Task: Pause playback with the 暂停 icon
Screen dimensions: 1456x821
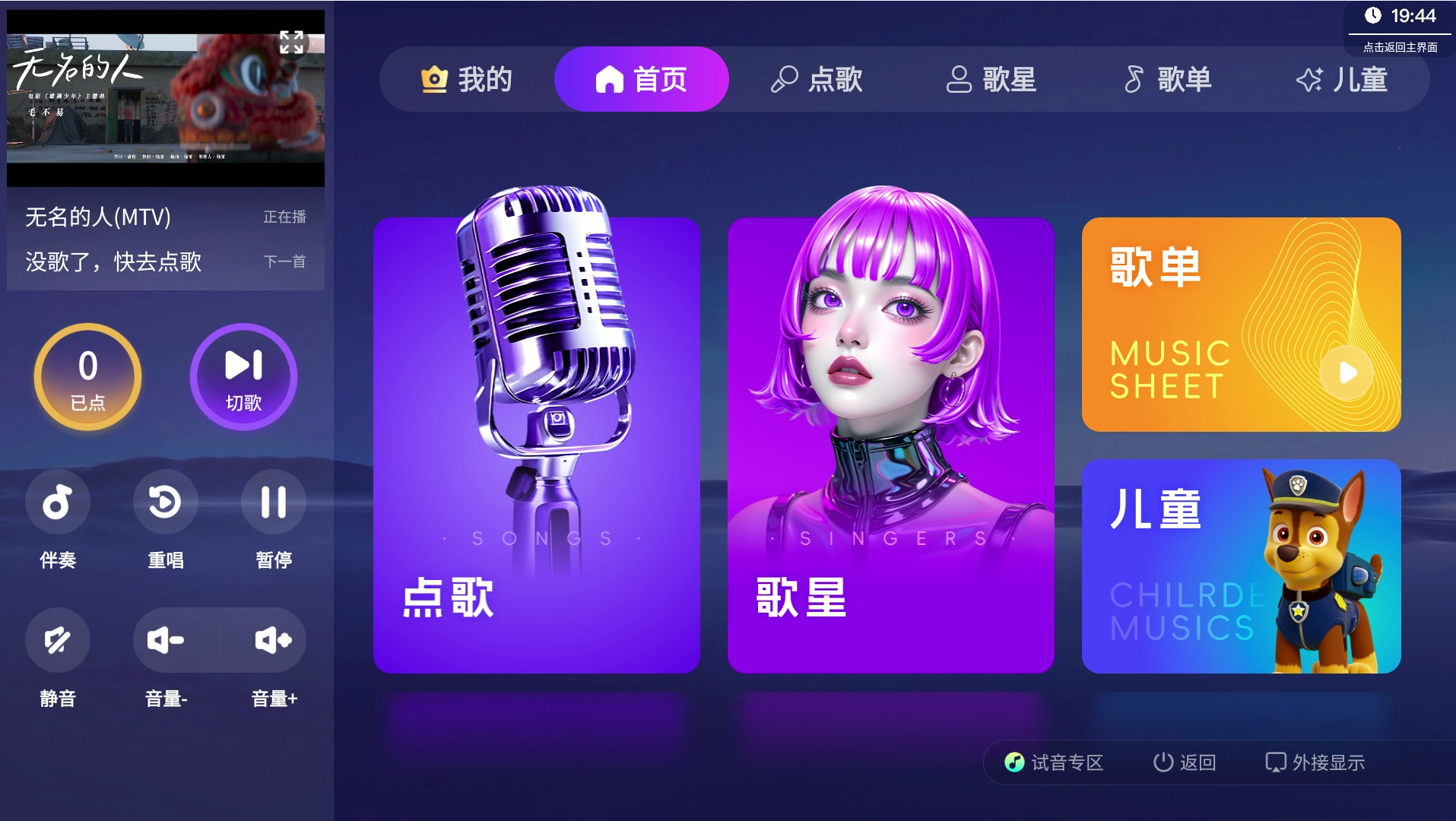Action: coord(274,502)
